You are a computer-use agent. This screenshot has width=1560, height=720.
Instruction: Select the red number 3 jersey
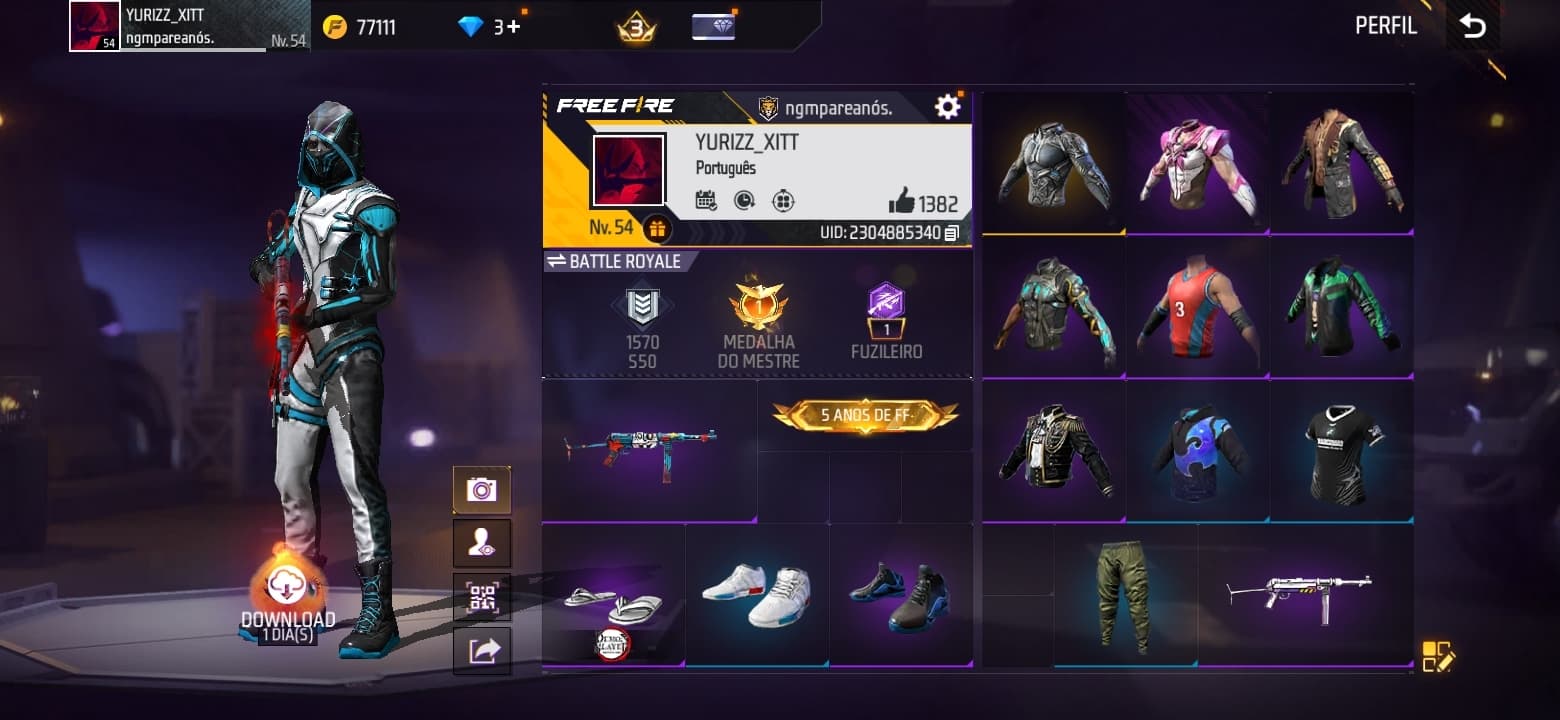(1197, 309)
